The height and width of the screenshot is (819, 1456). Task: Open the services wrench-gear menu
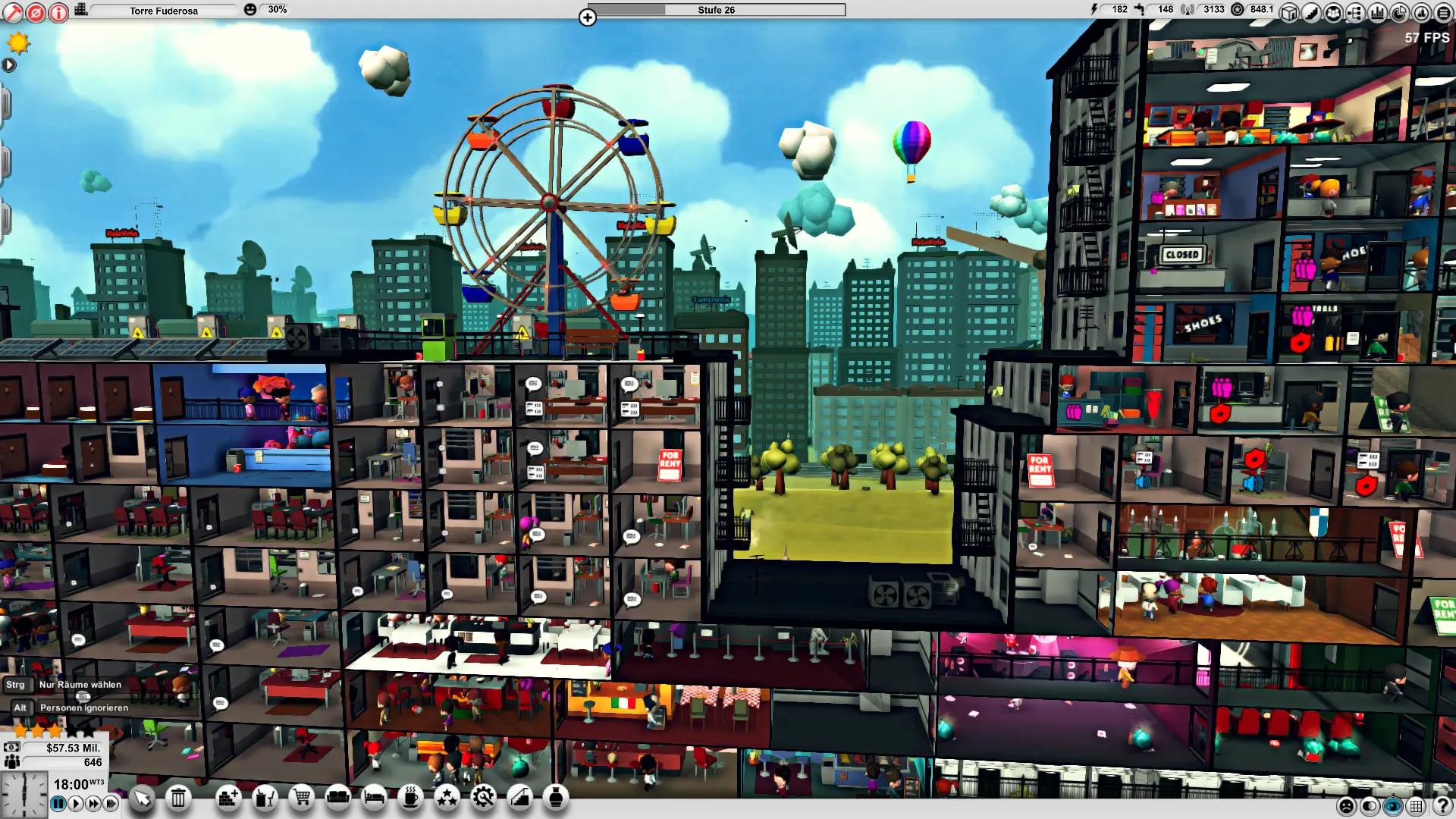(x=484, y=798)
